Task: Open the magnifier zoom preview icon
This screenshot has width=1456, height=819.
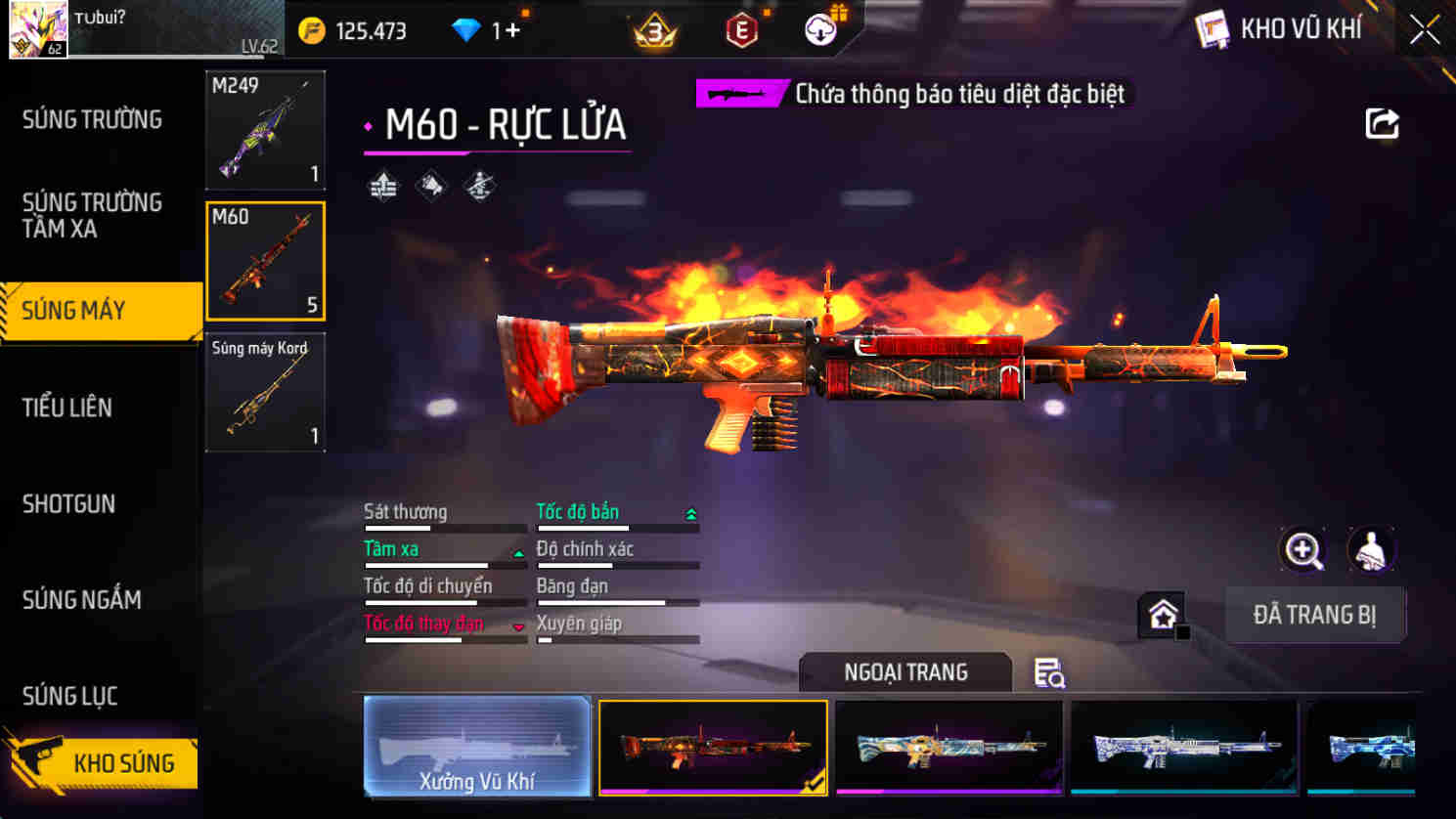Action: 1301,549
